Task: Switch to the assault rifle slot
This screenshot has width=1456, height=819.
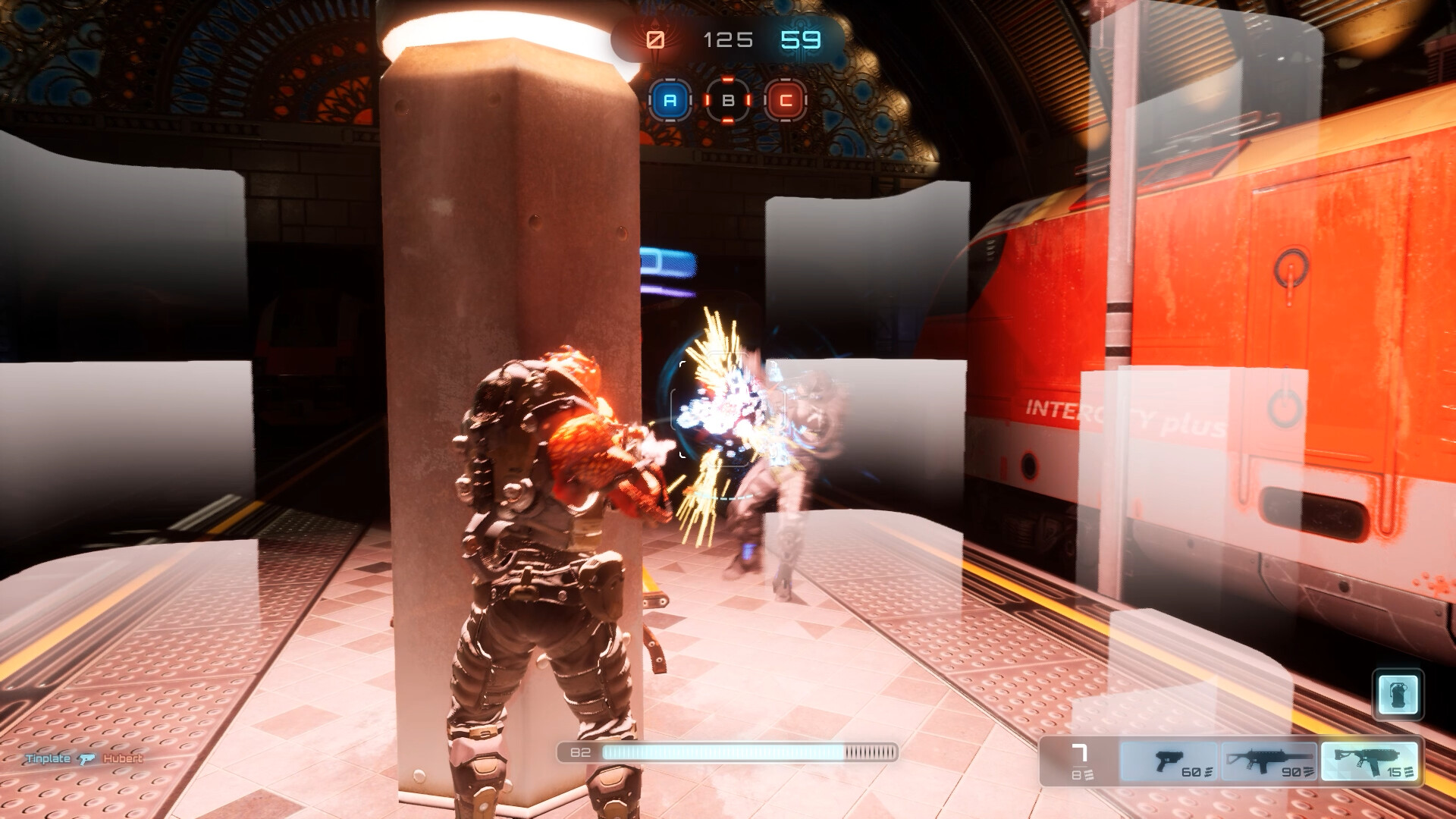Action: 1269,761
